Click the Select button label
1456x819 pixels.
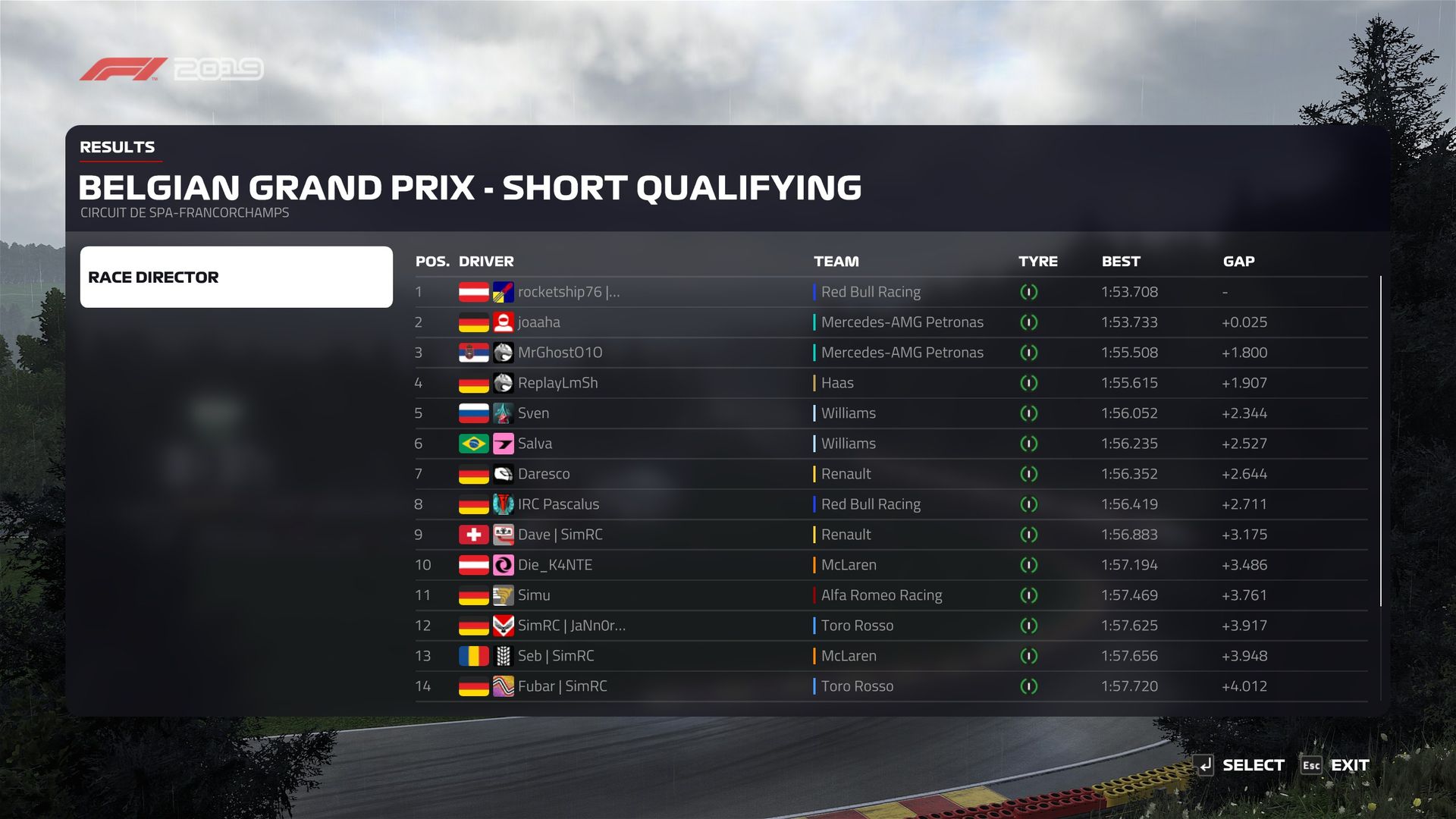click(1253, 765)
